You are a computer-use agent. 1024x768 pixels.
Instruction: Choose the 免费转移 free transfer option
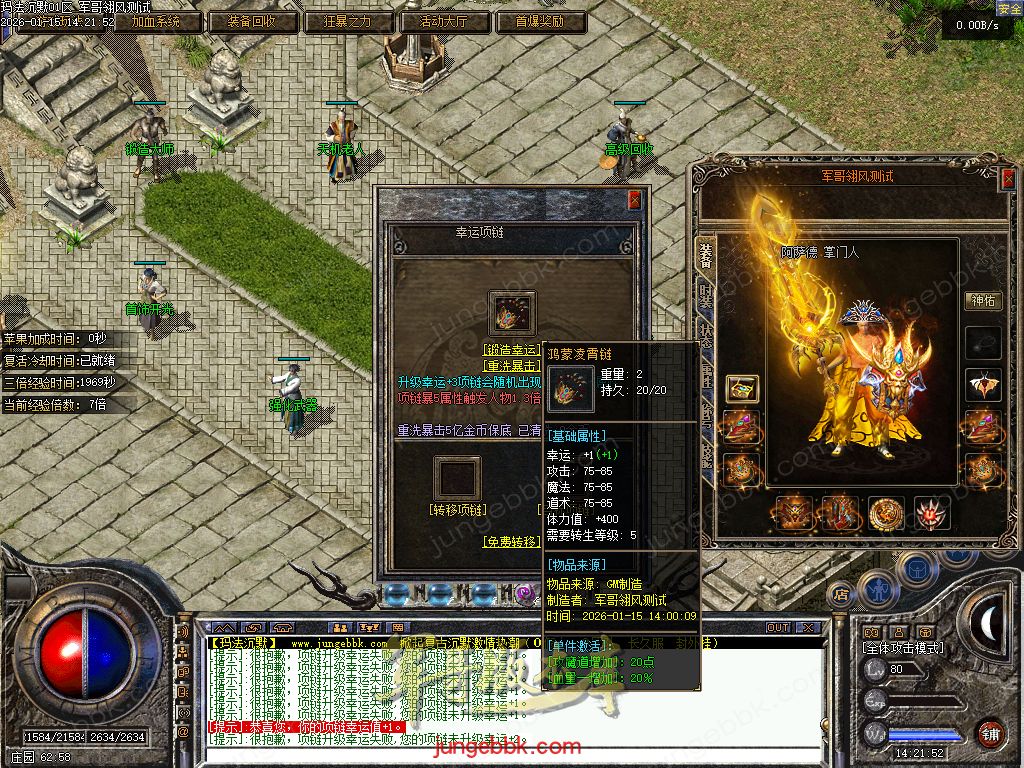[512, 541]
